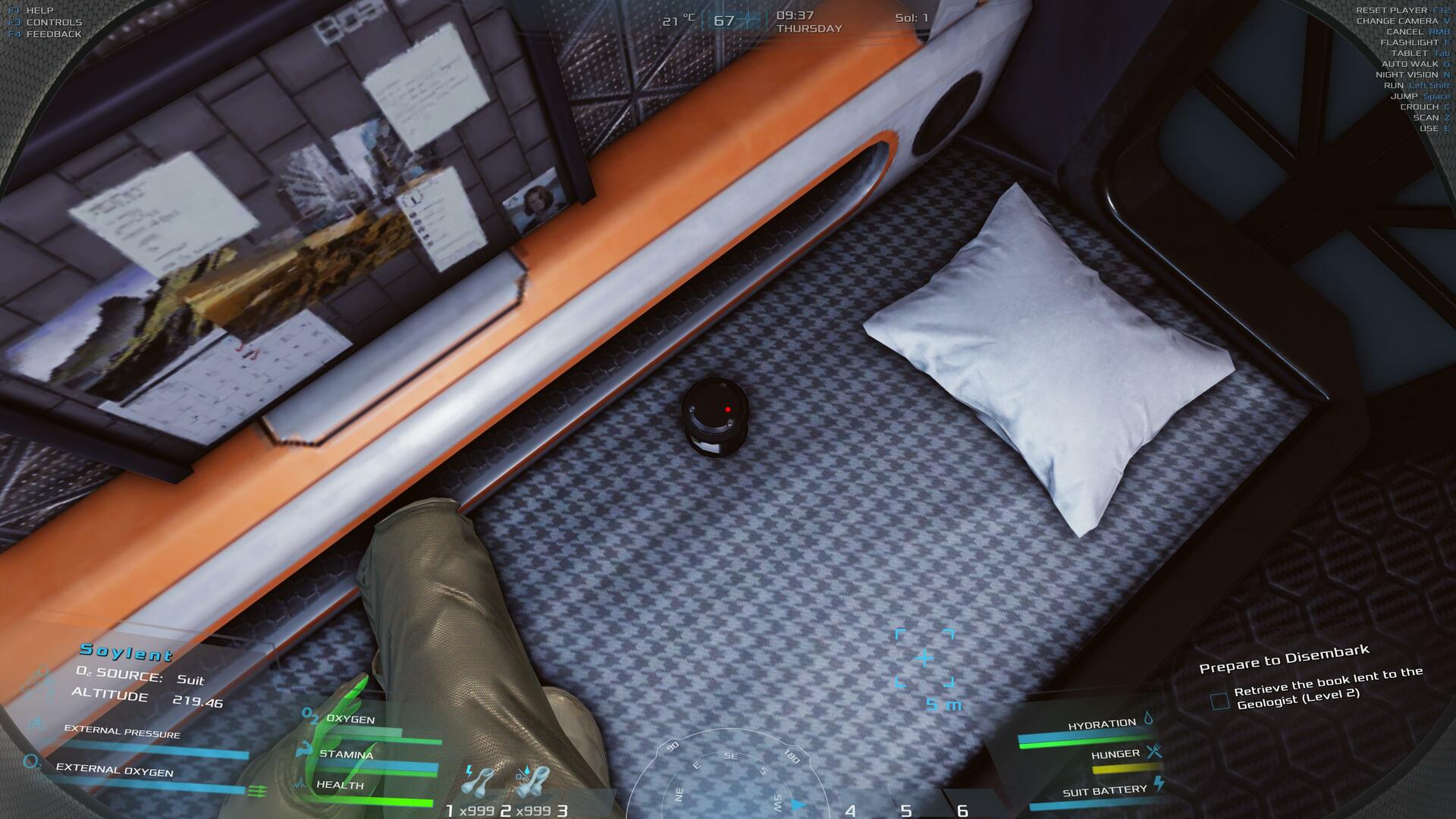Click the compass dial
The height and width of the screenshot is (819, 1456).
tap(730, 781)
